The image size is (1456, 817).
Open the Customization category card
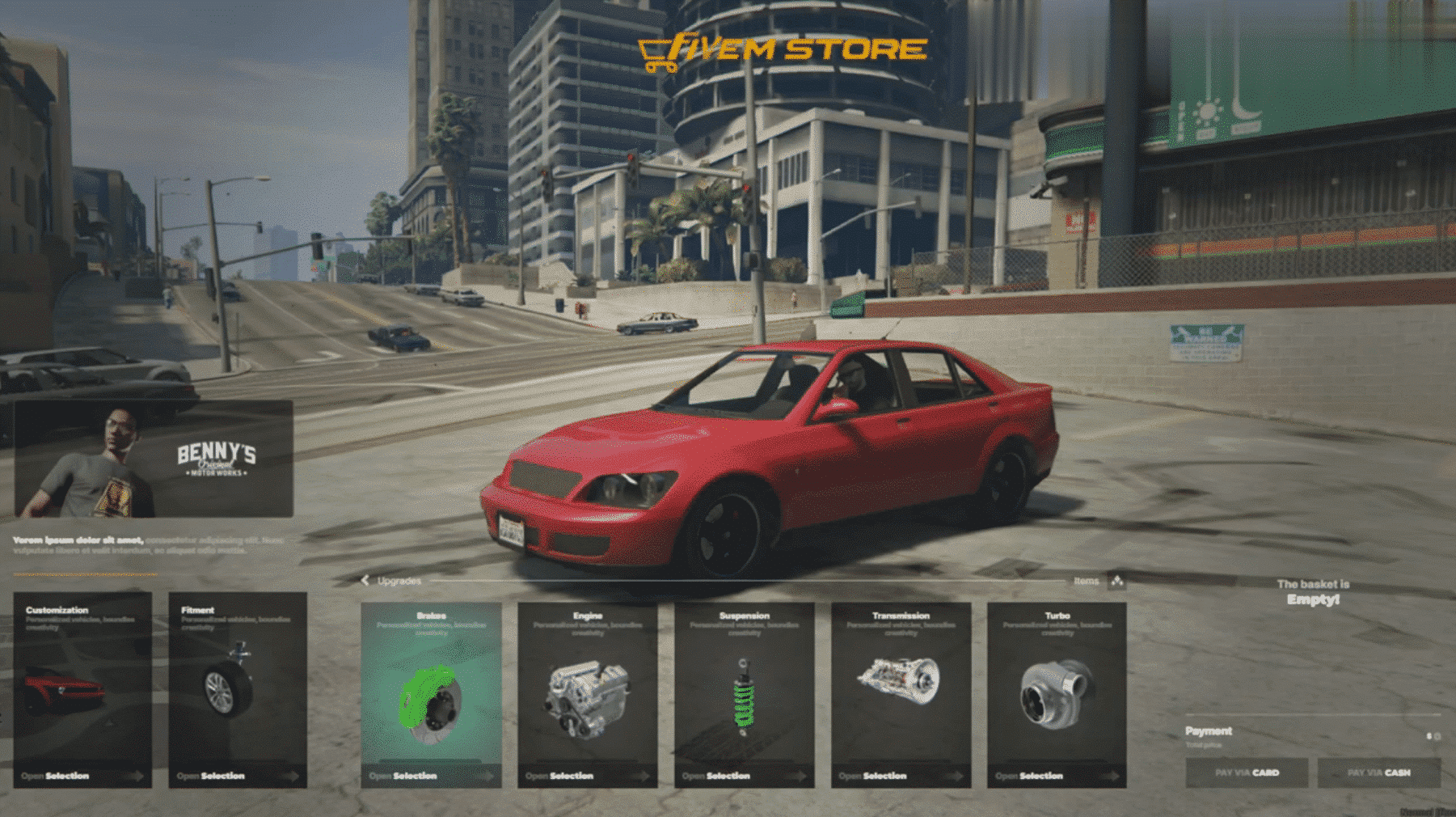point(82,689)
